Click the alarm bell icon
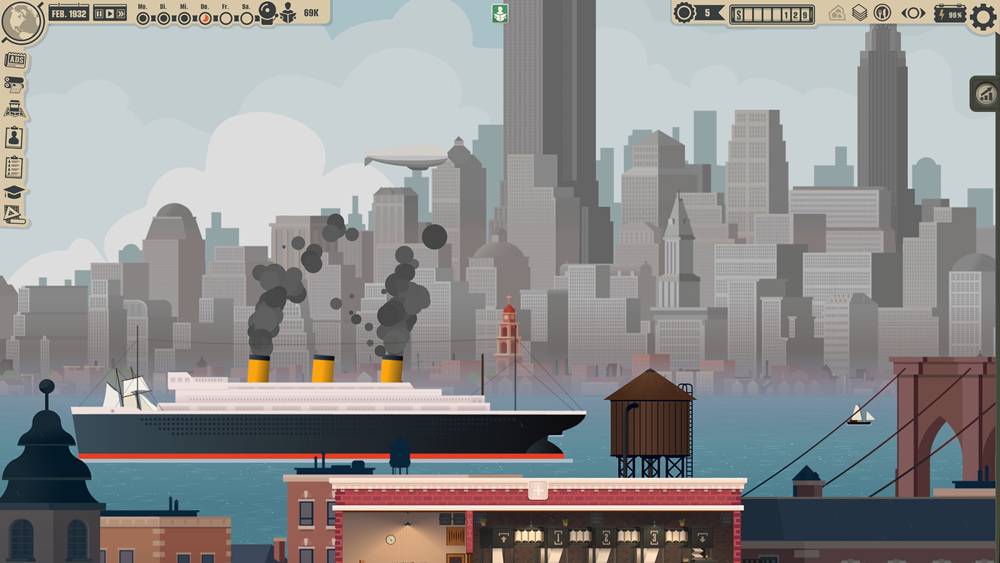Image resolution: width=1000 pixels, height=563 pixels. 268,12
